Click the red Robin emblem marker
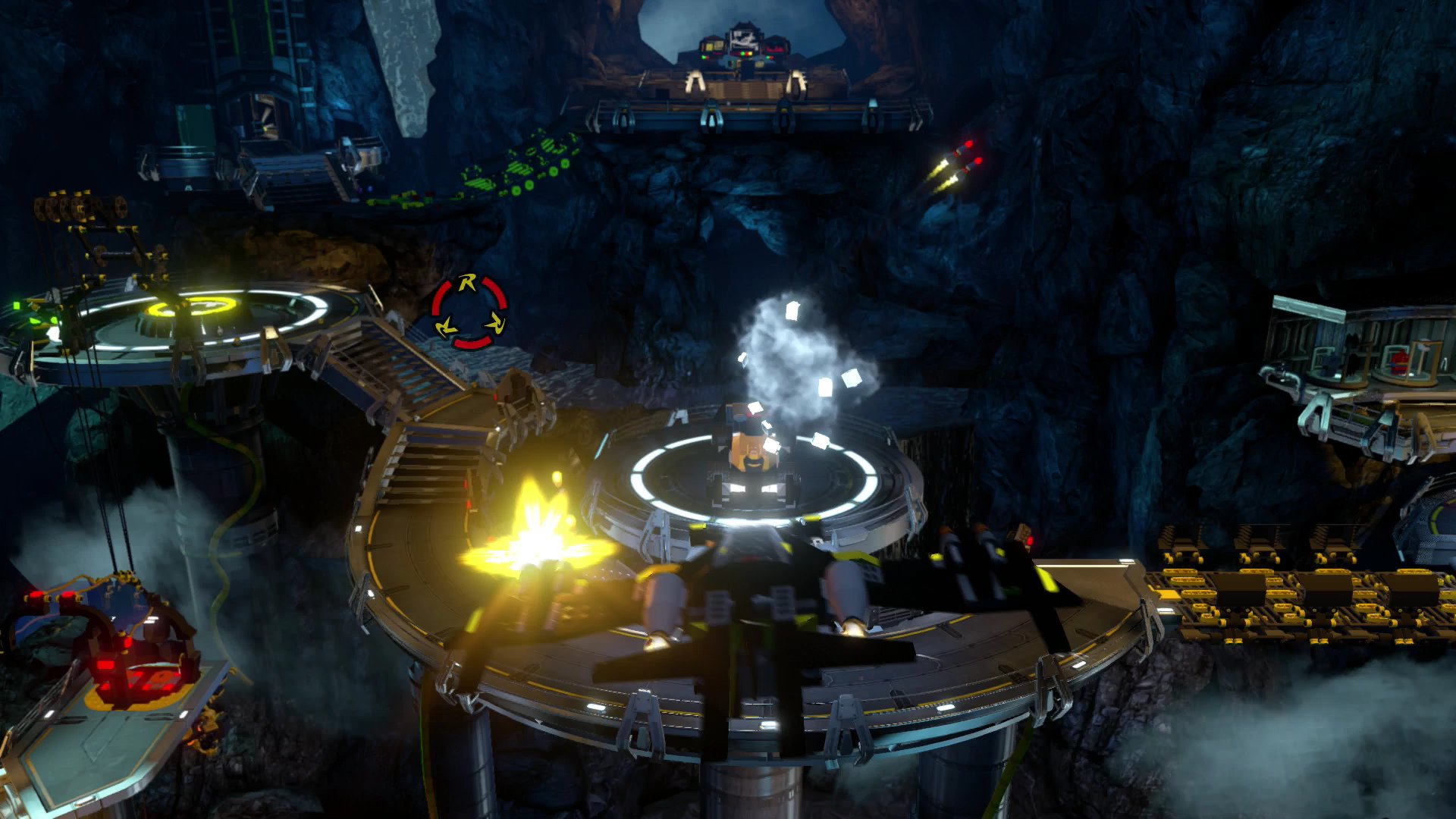The image size is (1456, 819). click(469, 312)
